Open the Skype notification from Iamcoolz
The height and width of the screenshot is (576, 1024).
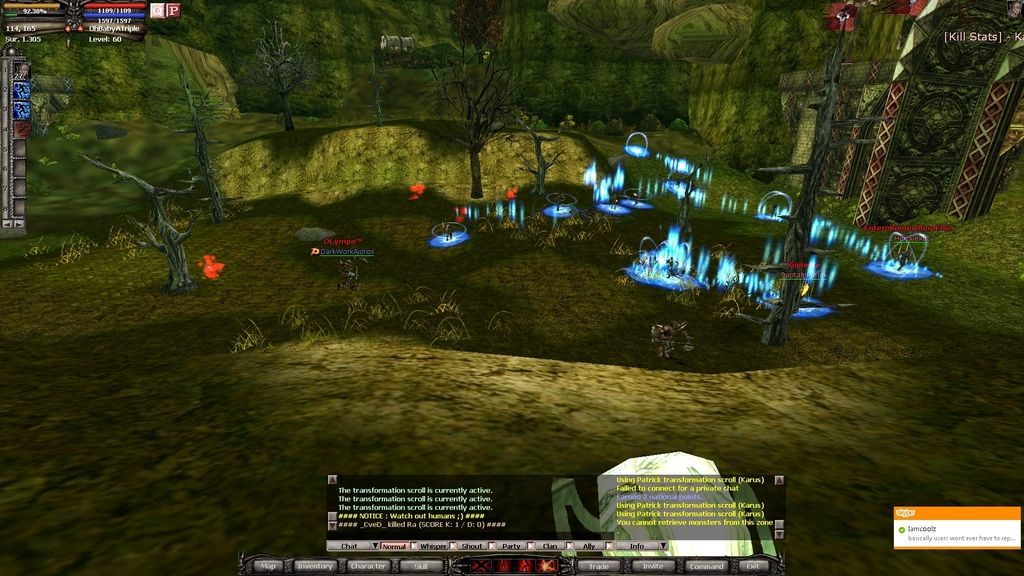(x=957, y=528)
